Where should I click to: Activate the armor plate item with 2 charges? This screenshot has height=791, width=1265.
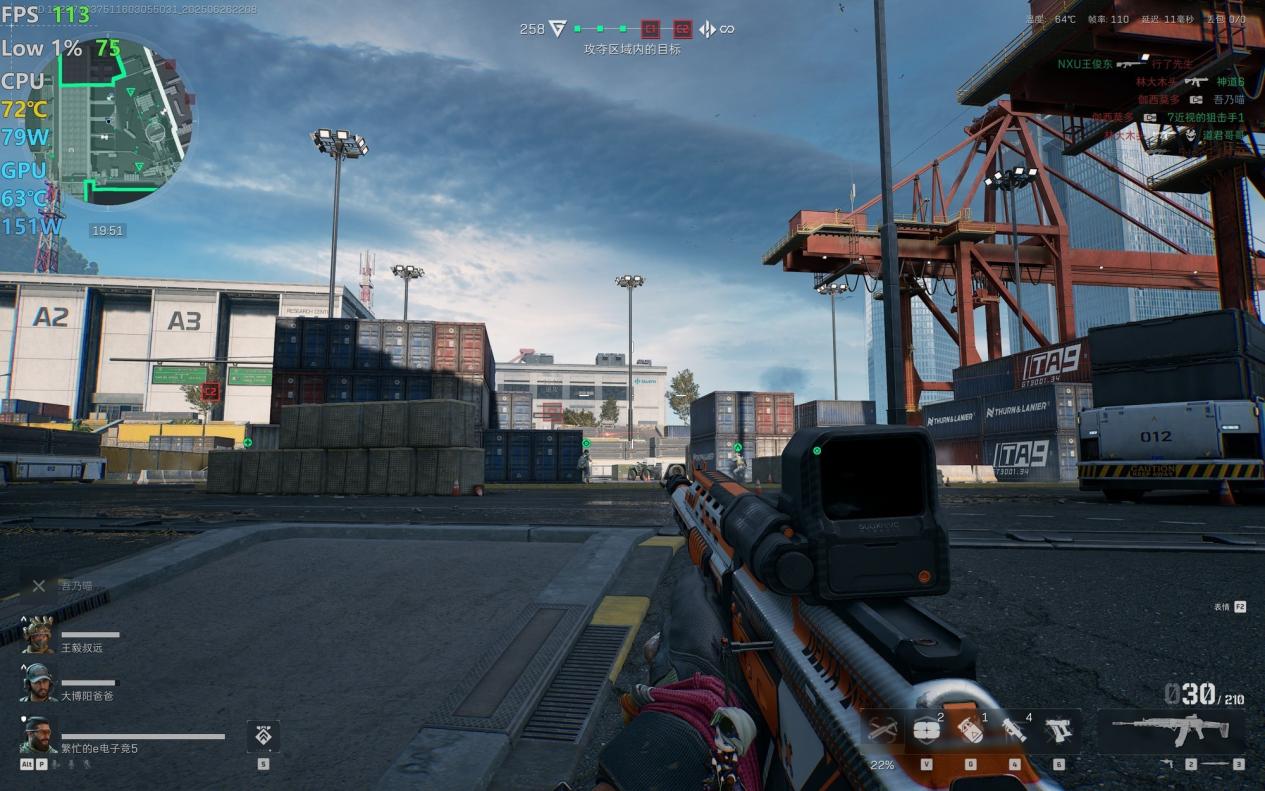pyautogui.click(x=925, y=729)
